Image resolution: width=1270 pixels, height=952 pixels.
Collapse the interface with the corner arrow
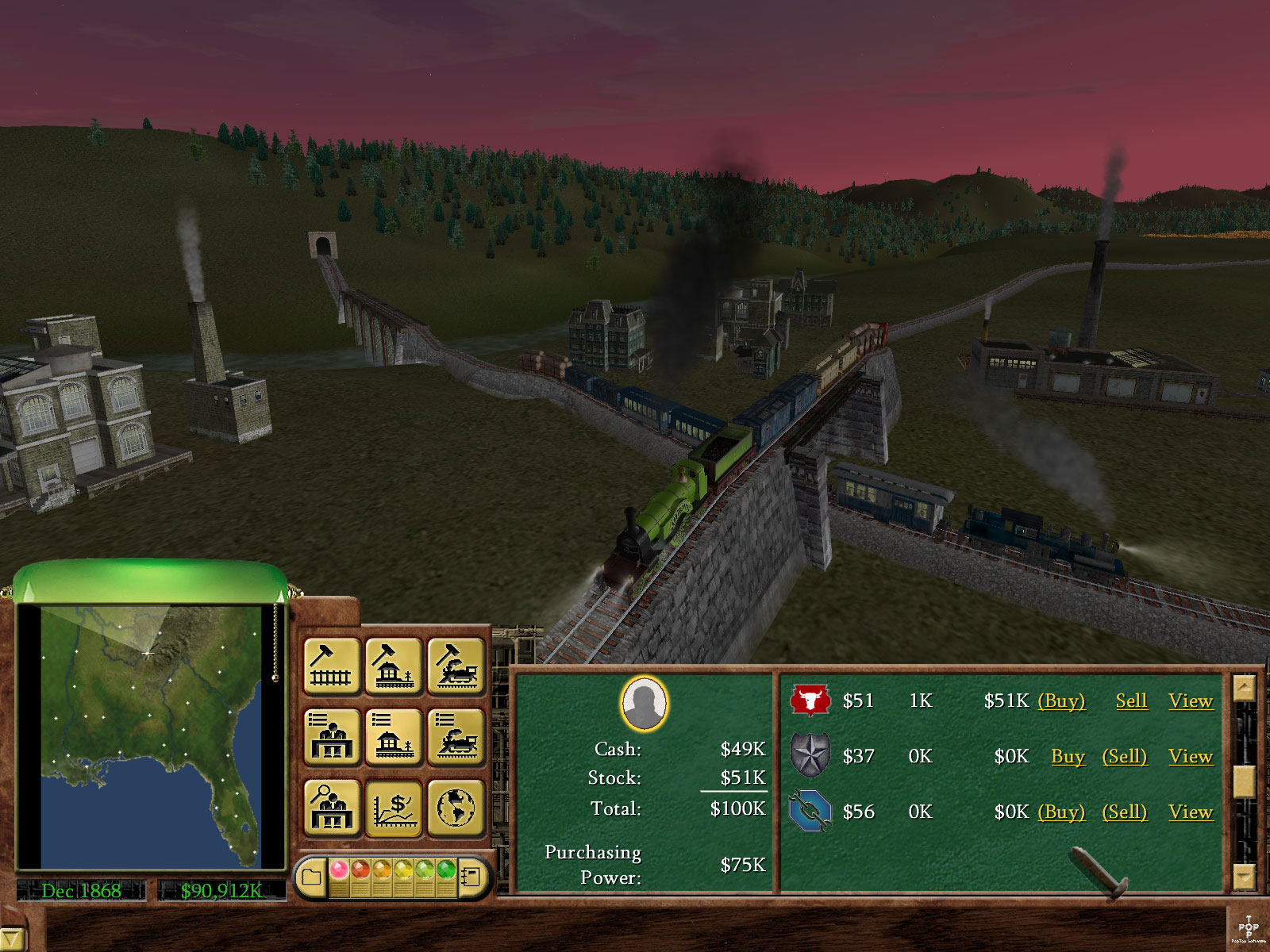(11, 939)
